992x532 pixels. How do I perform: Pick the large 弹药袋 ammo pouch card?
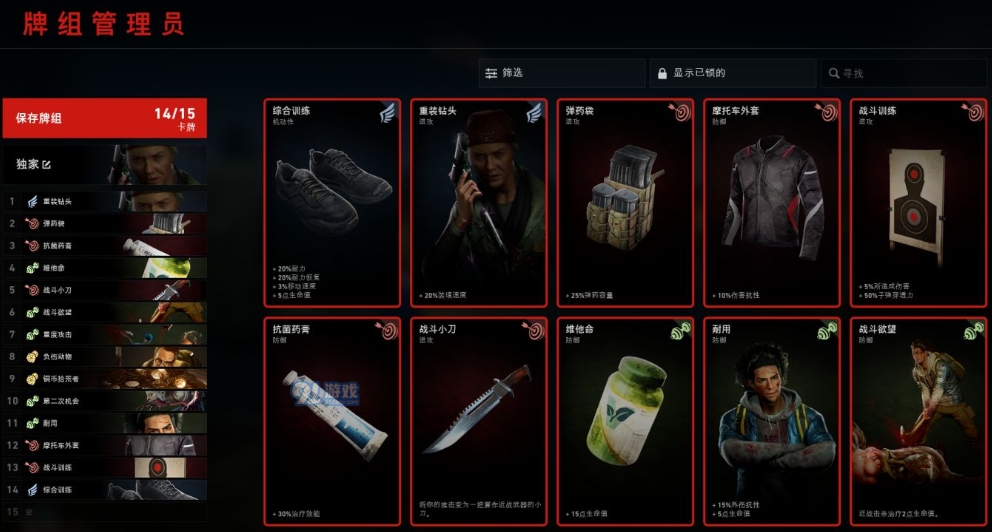tap(625, 202)
